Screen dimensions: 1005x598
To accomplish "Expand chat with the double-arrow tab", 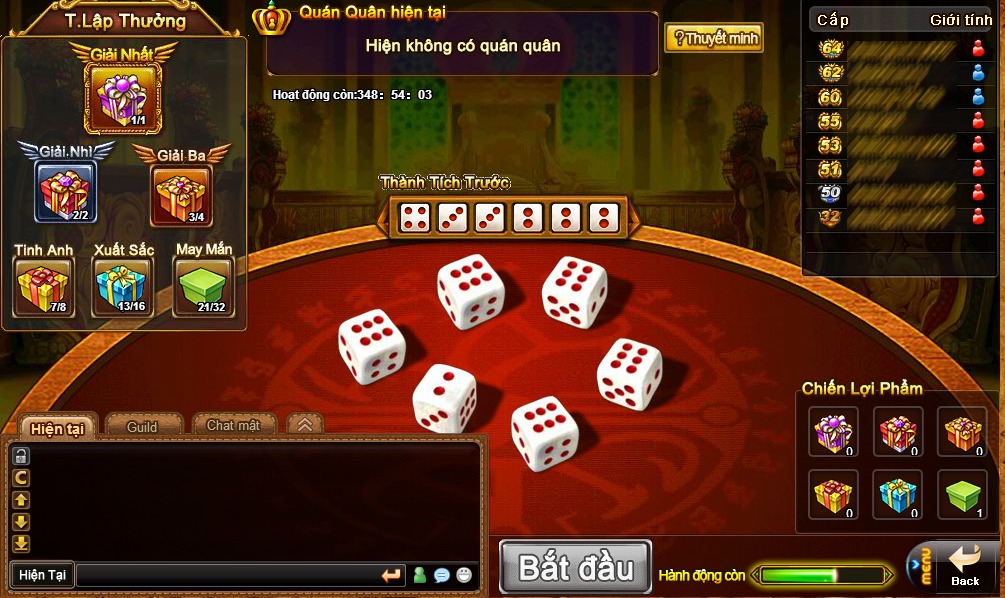I will pos(305,425).
